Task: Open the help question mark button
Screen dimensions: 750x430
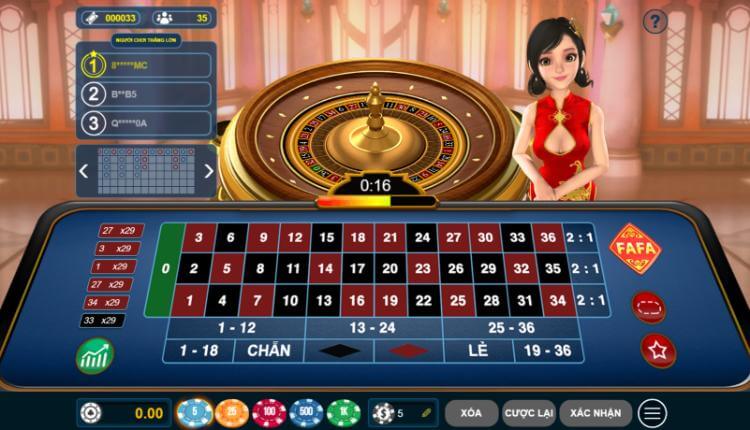Action: pyautogui.click(x=654, y=21)
